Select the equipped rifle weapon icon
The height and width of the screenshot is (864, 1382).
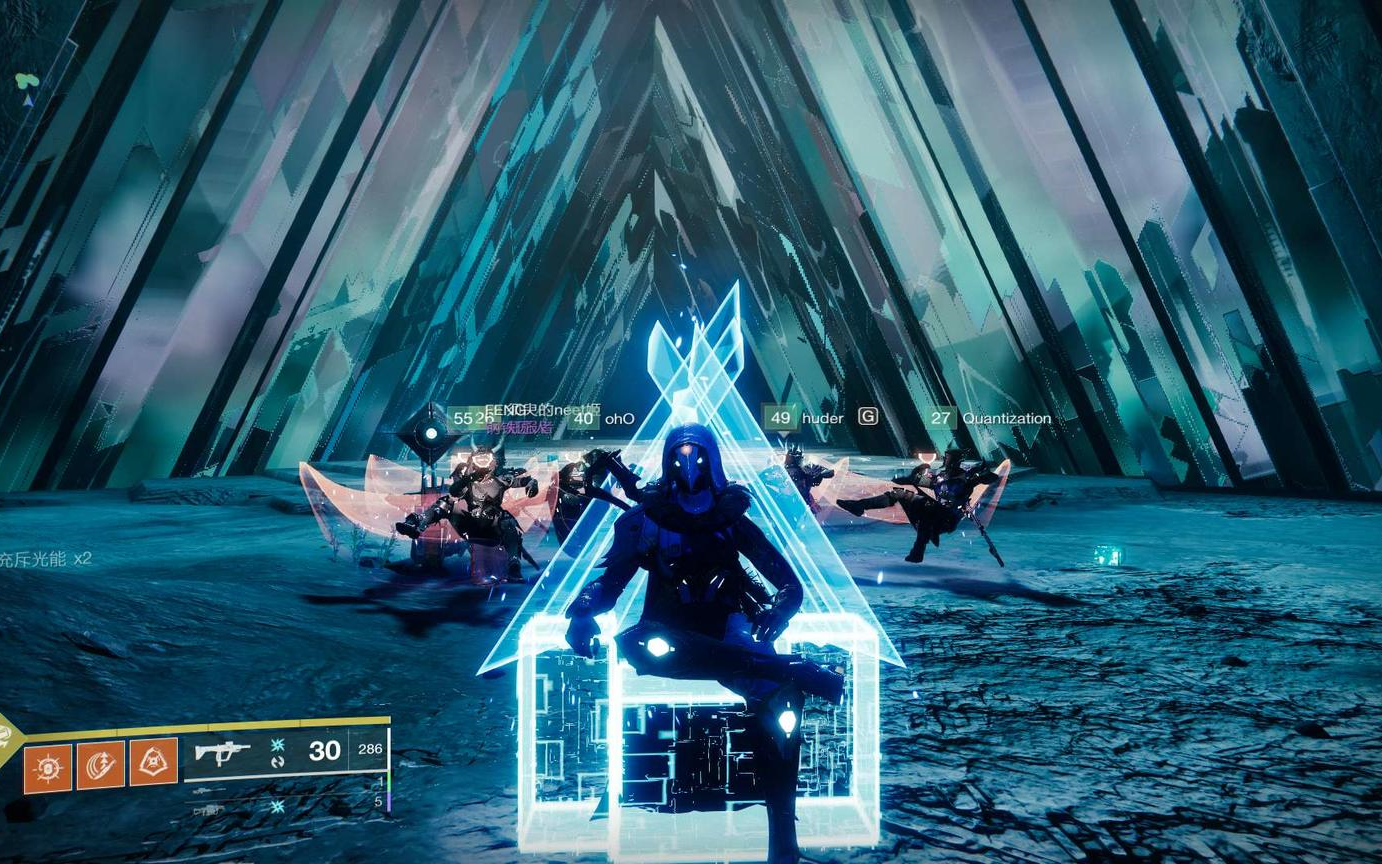222,752
